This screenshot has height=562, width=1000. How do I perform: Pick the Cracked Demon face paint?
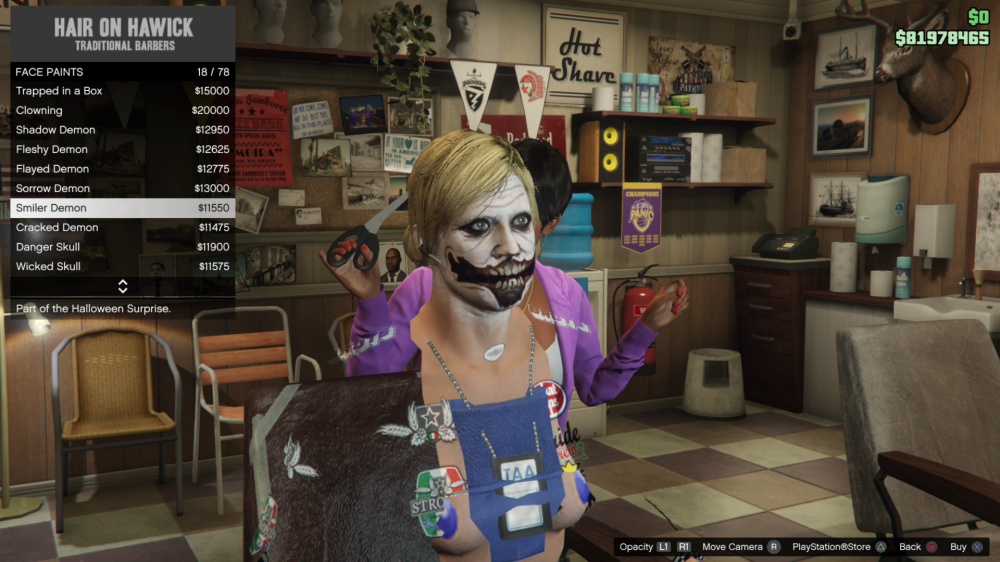coord(122,228)
